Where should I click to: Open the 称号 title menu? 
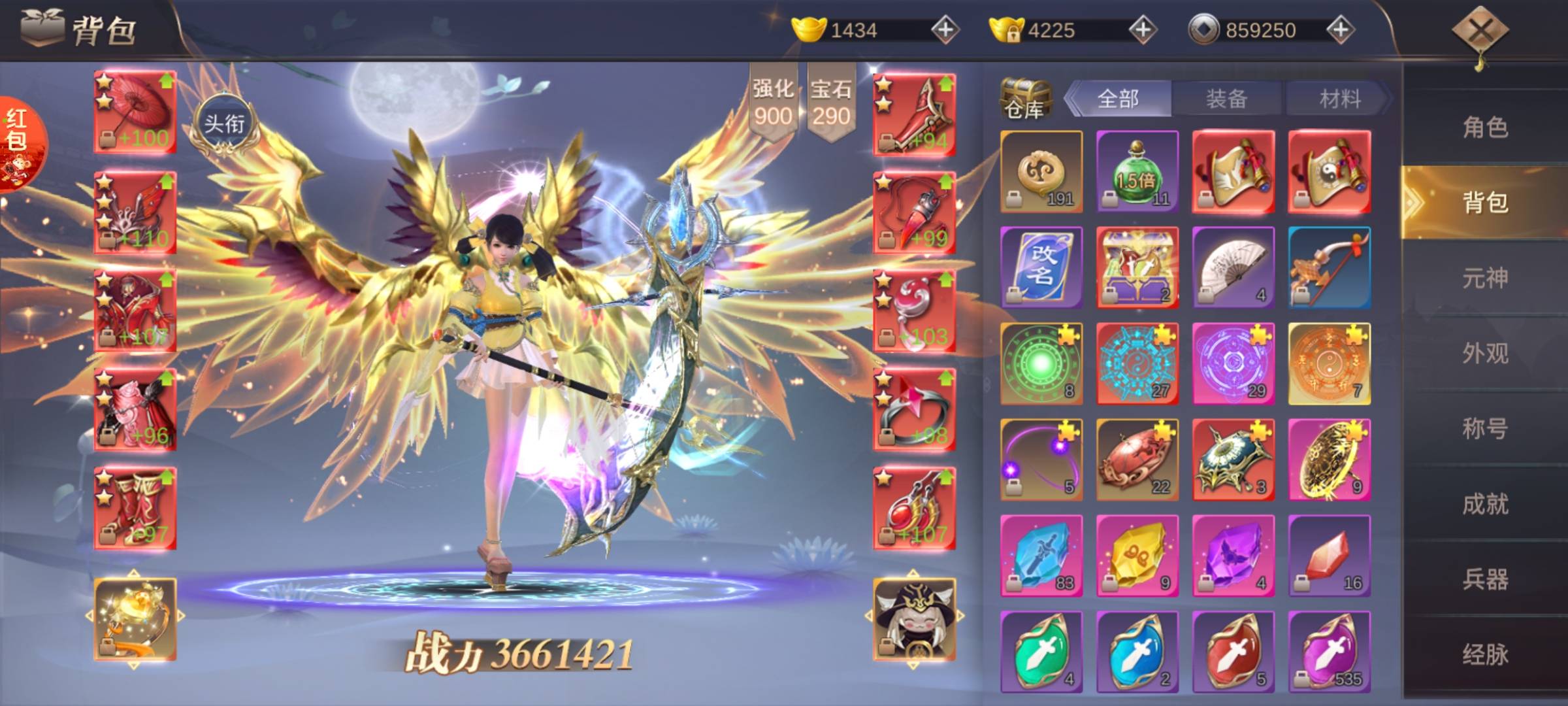(1485, 429)
